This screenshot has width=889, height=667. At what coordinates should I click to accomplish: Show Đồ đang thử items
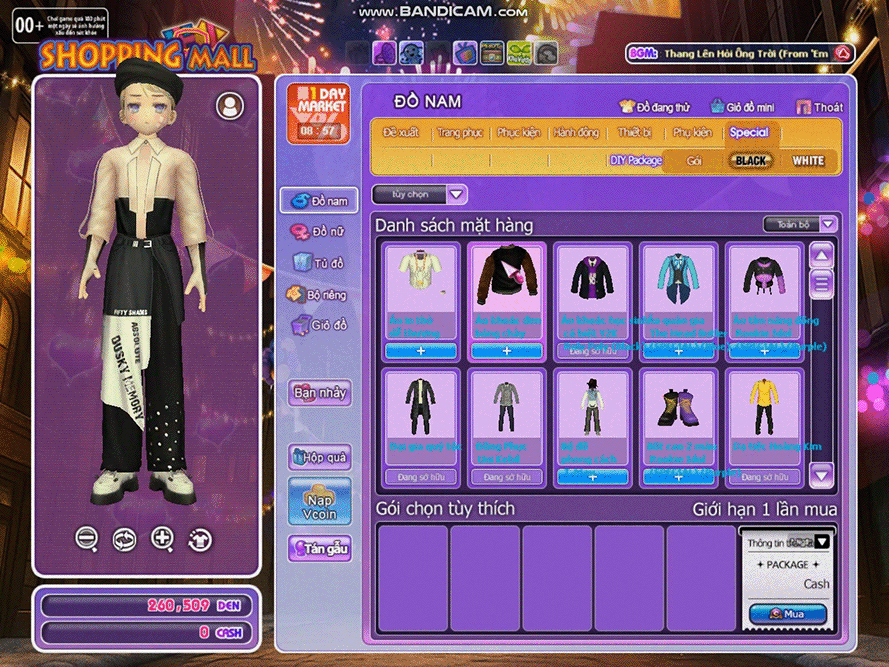pos(654,107)
